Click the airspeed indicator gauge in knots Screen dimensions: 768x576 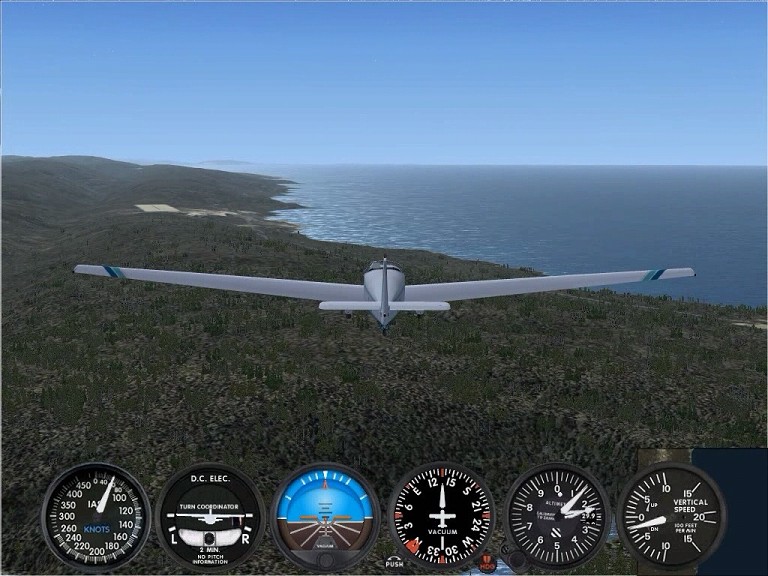(96, 516)
